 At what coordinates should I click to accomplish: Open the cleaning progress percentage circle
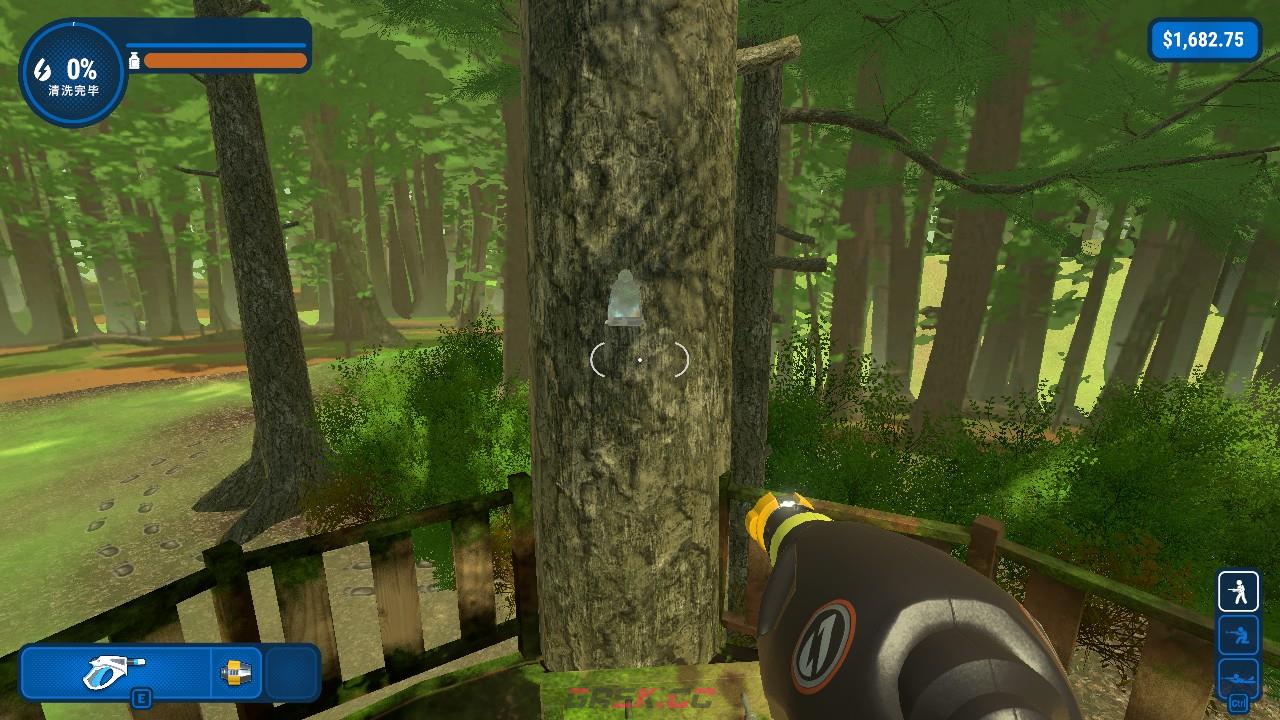(72, 73)
